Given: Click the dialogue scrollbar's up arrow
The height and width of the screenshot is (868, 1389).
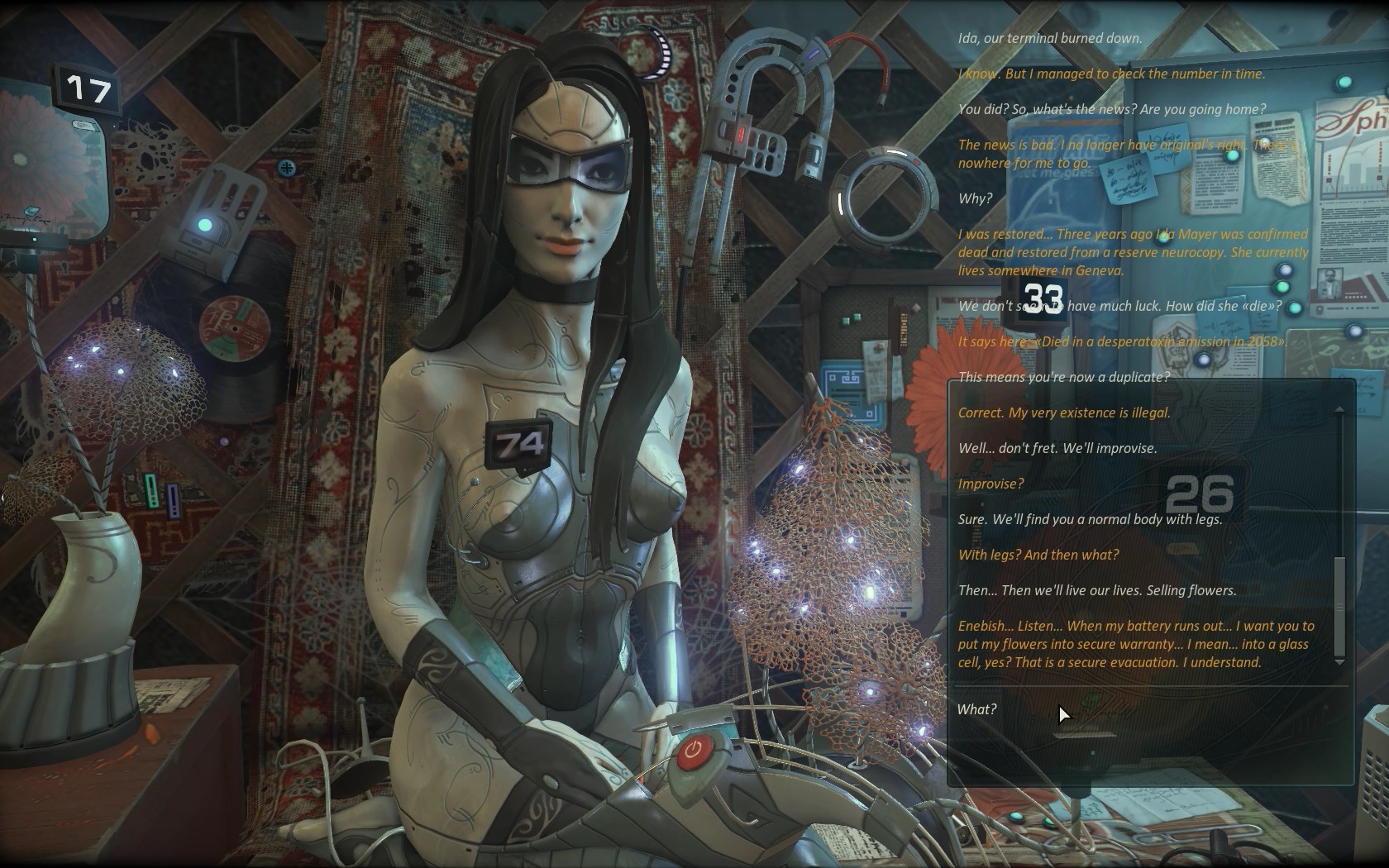Looking at the screenshot, I should [x=1339, y=409].
